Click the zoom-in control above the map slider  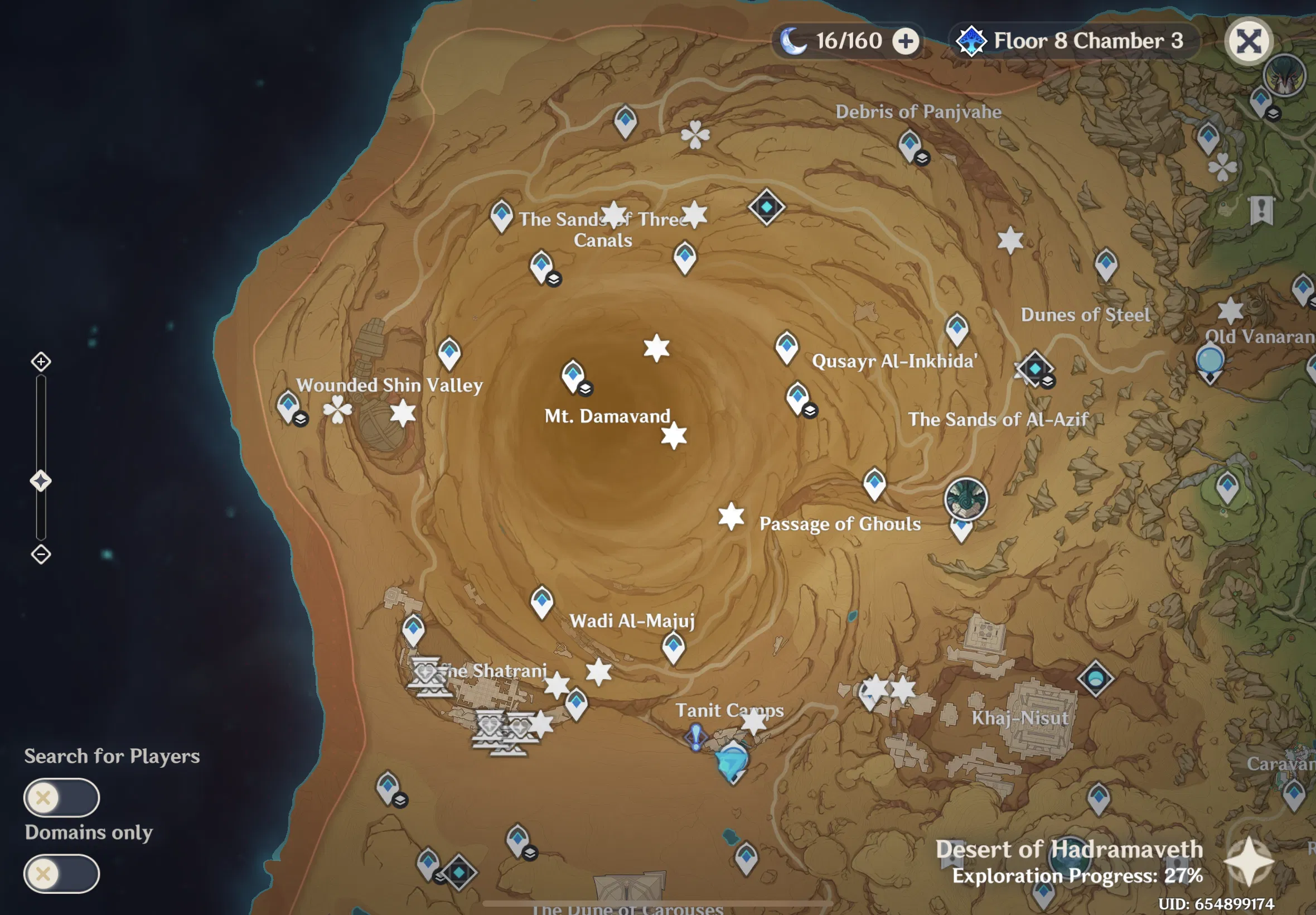point(41,362)
